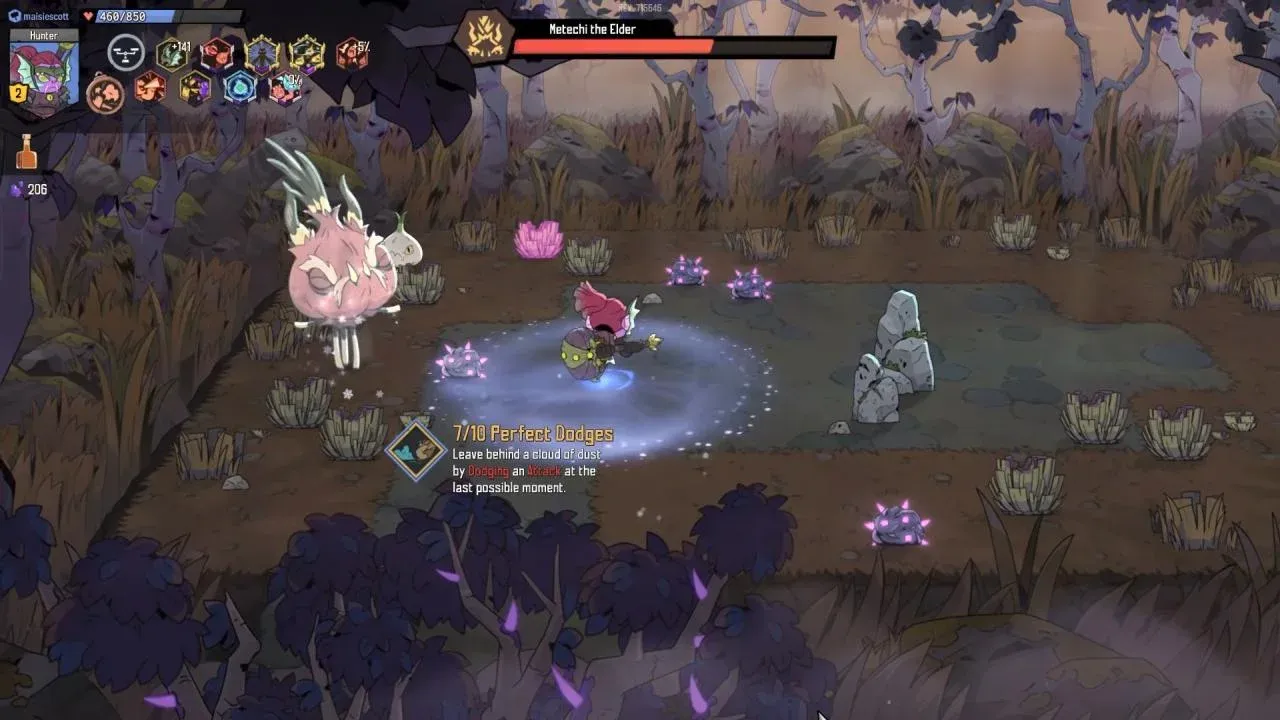Select the grey circular balance scale icon
Viewport: 1280px width, 720px height.
[x=126, y=53]
